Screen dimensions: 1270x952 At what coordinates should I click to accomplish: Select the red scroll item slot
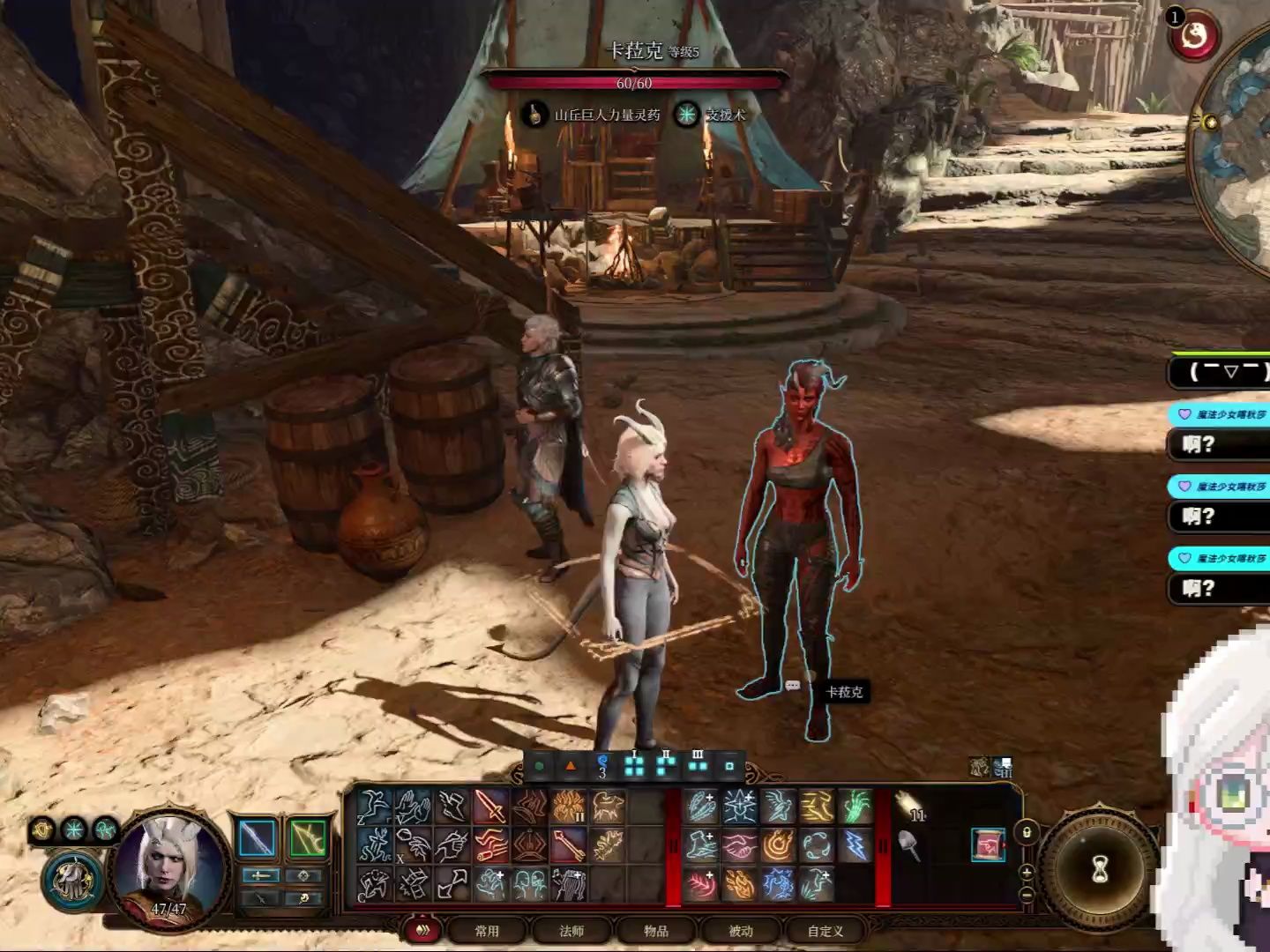coord(988,845)
